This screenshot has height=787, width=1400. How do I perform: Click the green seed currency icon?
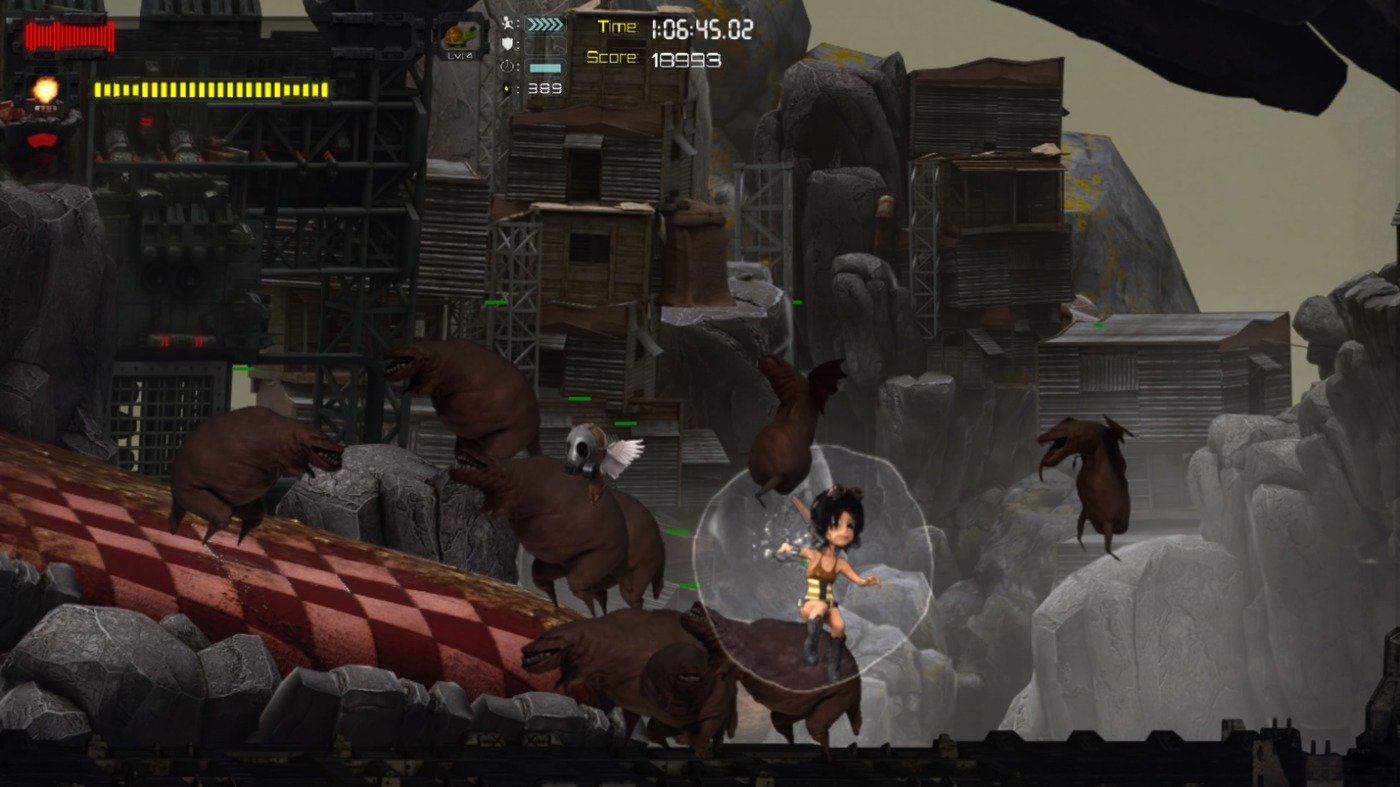point(507,87)
